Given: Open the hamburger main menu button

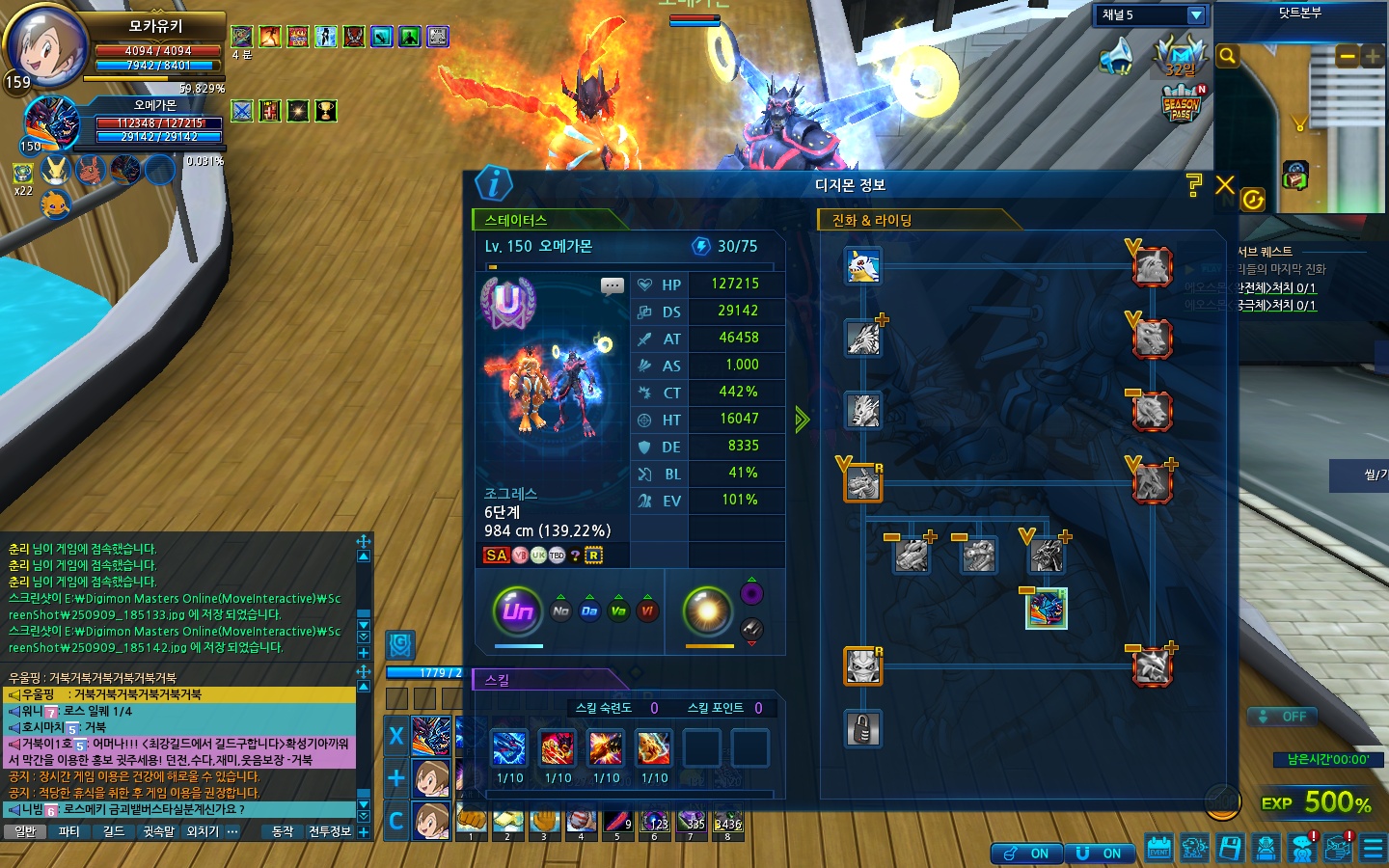Looking at the screenshot, I should click(x=1373, y=849).
